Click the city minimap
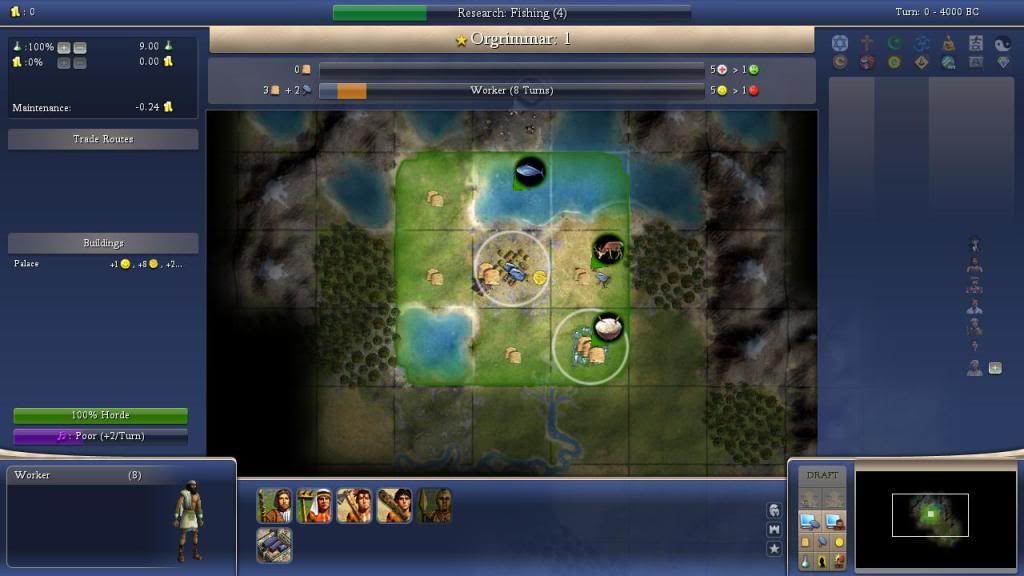Screen dimensions: 1024x576 coord(930,515)
